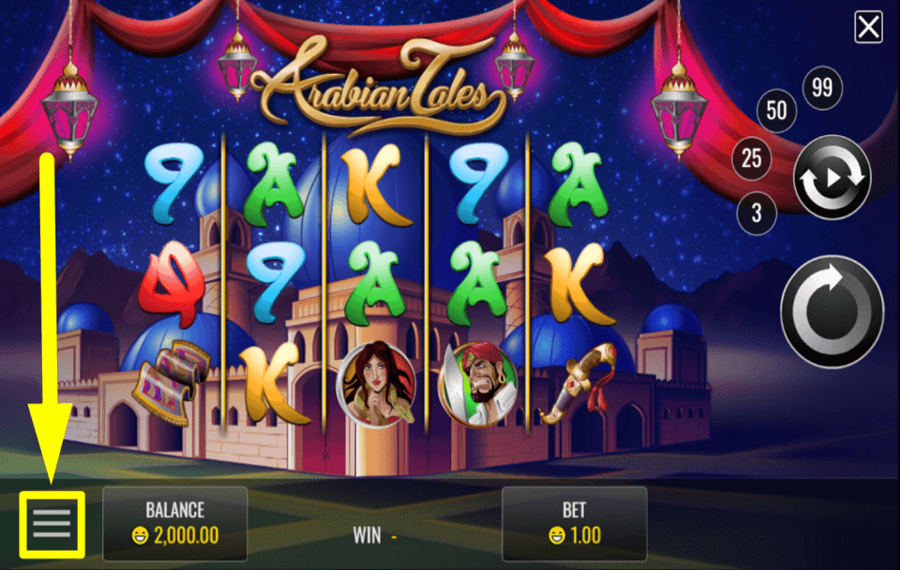Close the game with the X button
Screen dimensions: 900x570
(868, 27)
